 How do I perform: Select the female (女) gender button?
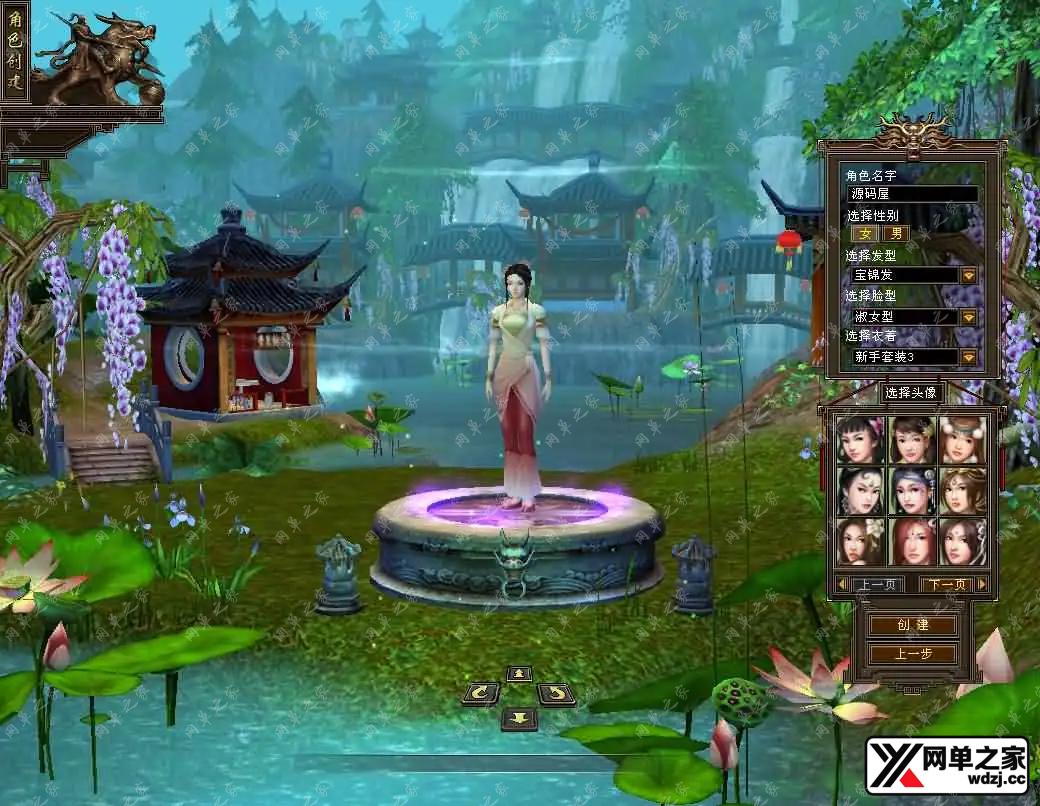[x=864, y=234]
